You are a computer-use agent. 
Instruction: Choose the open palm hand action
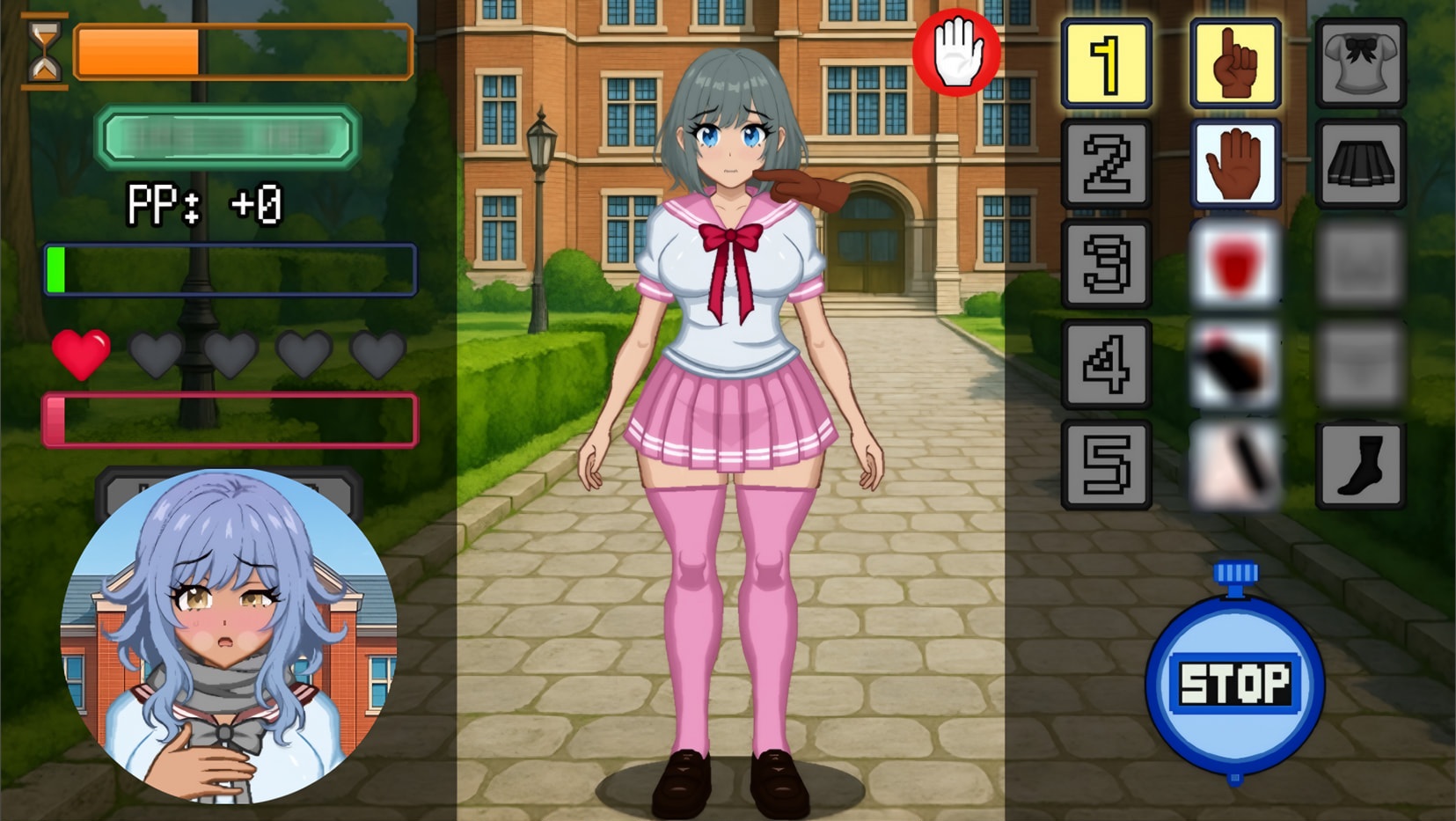click(1234, 164)
